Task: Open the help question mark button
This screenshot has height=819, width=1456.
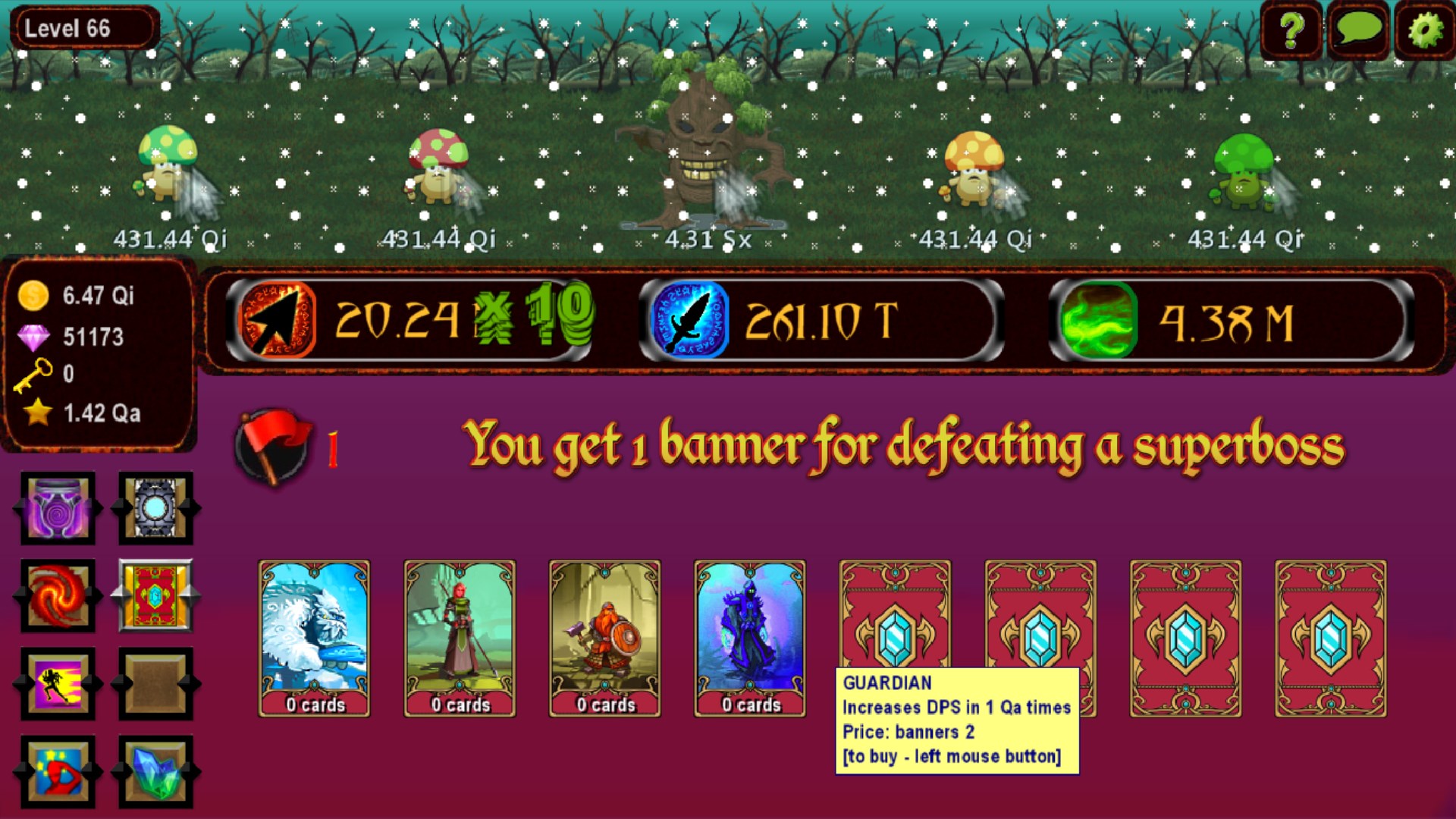Action: click(x=1291, y=31)
